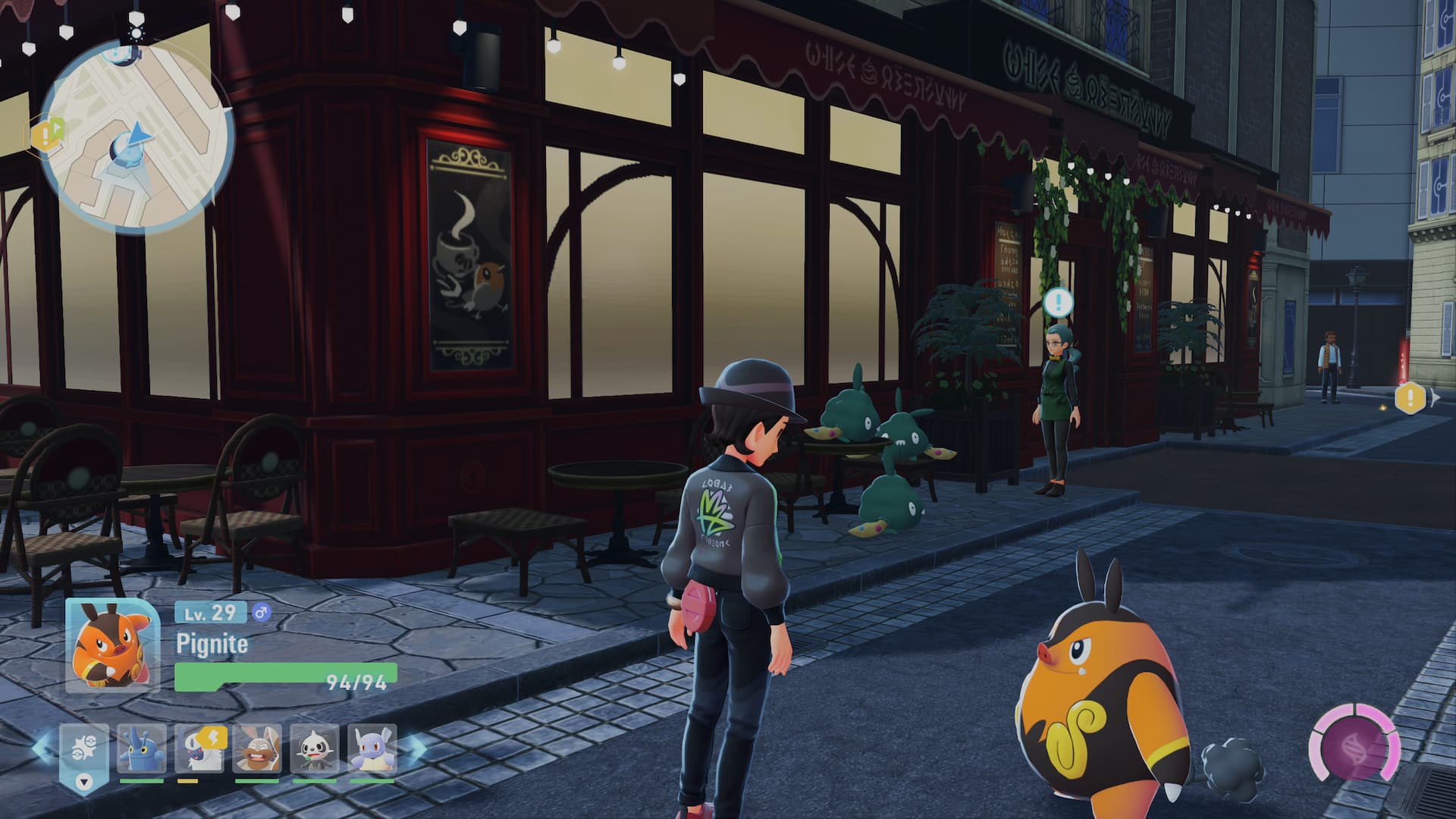Image resolution: width=1456 pixels, height=819 pixels.
Task: Open the party swap Poké Ball panel
Action: tap(83, 747)
